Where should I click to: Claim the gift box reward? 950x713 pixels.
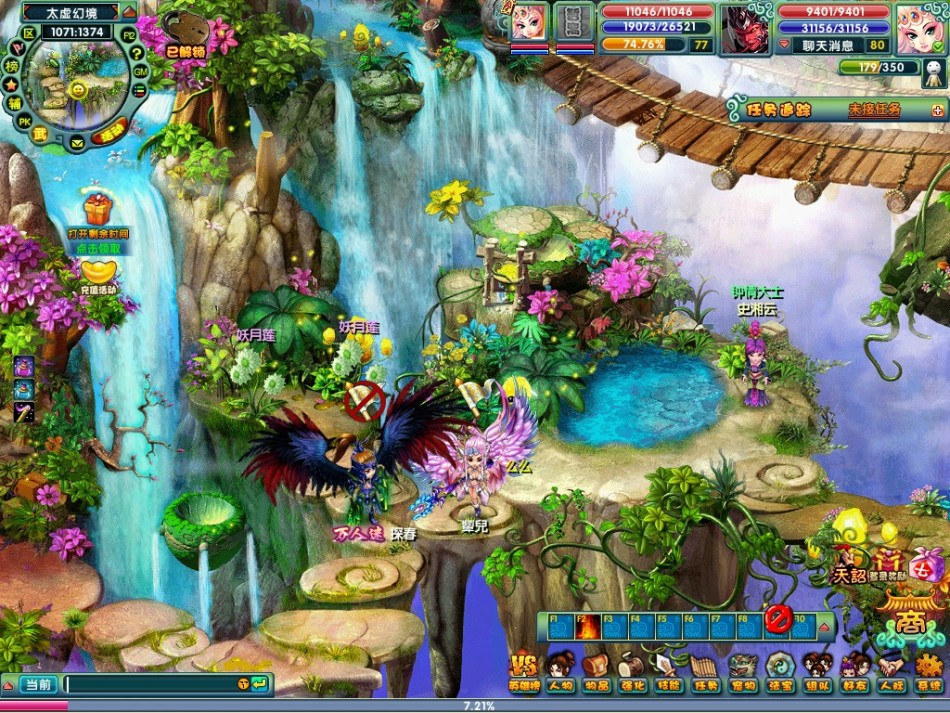pos(97,209)
